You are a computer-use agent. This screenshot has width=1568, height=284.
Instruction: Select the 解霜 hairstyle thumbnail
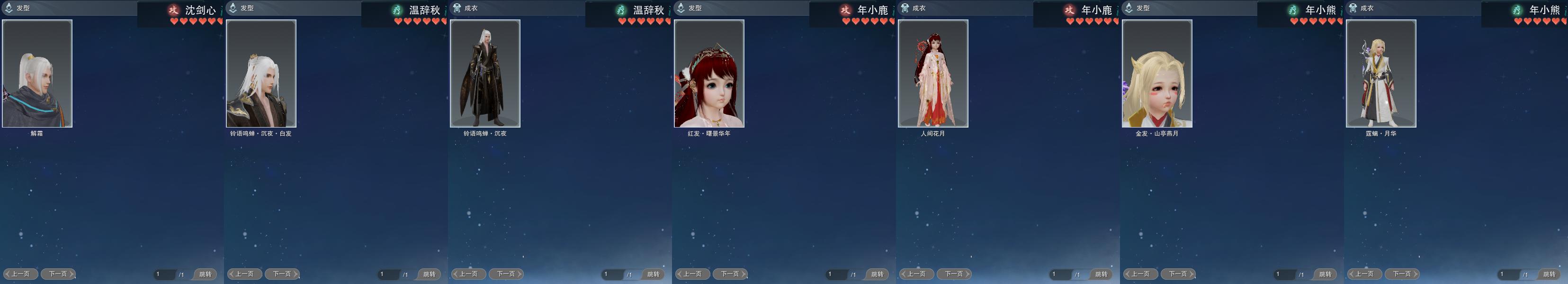point(37,73)
